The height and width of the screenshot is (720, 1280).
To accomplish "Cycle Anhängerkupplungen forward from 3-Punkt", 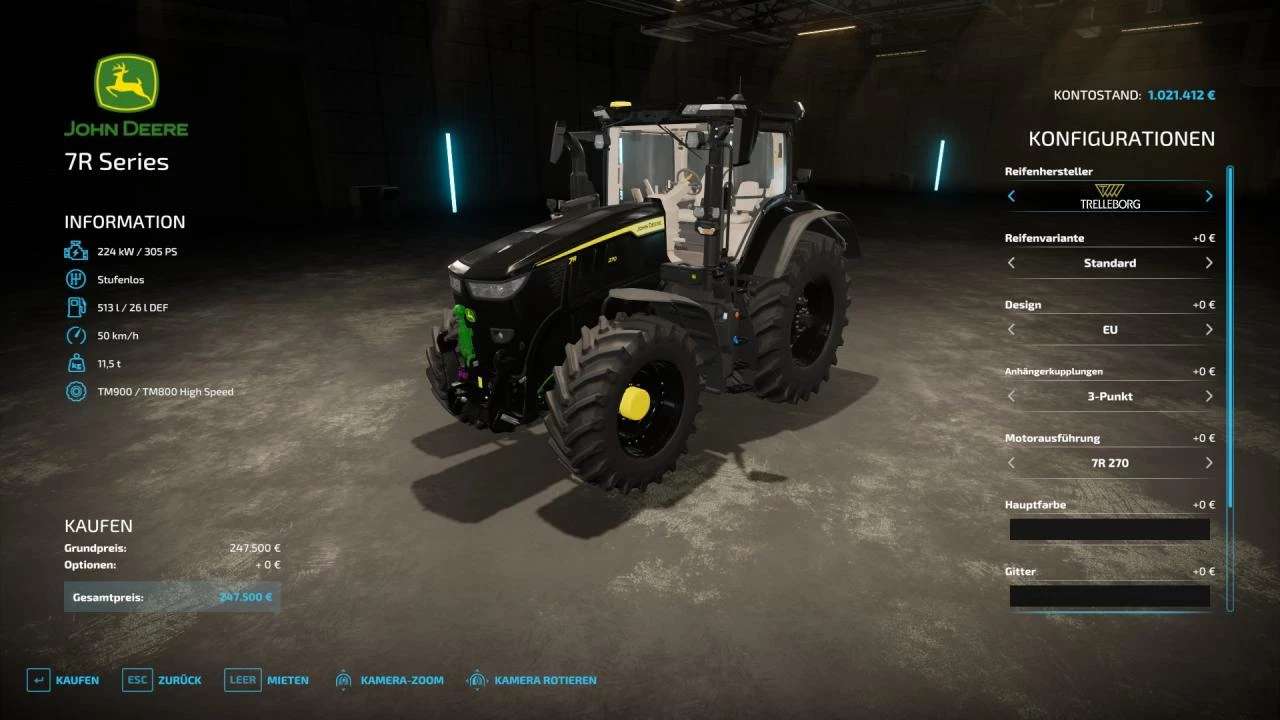I will pyautogui.click(x=1208, y=396).
